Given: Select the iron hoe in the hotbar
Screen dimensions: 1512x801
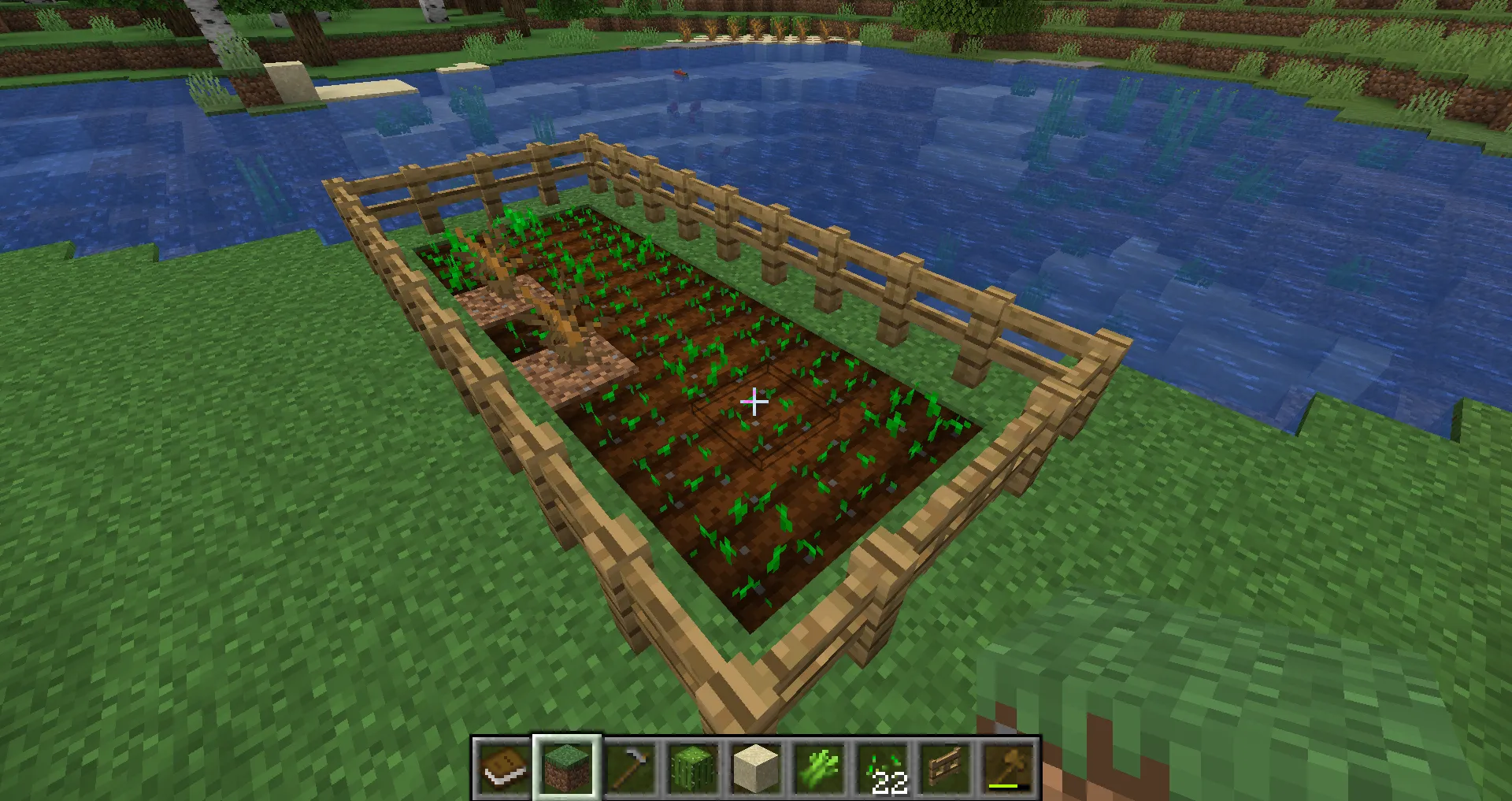Looking at the screenshot, I should point(630,768).
